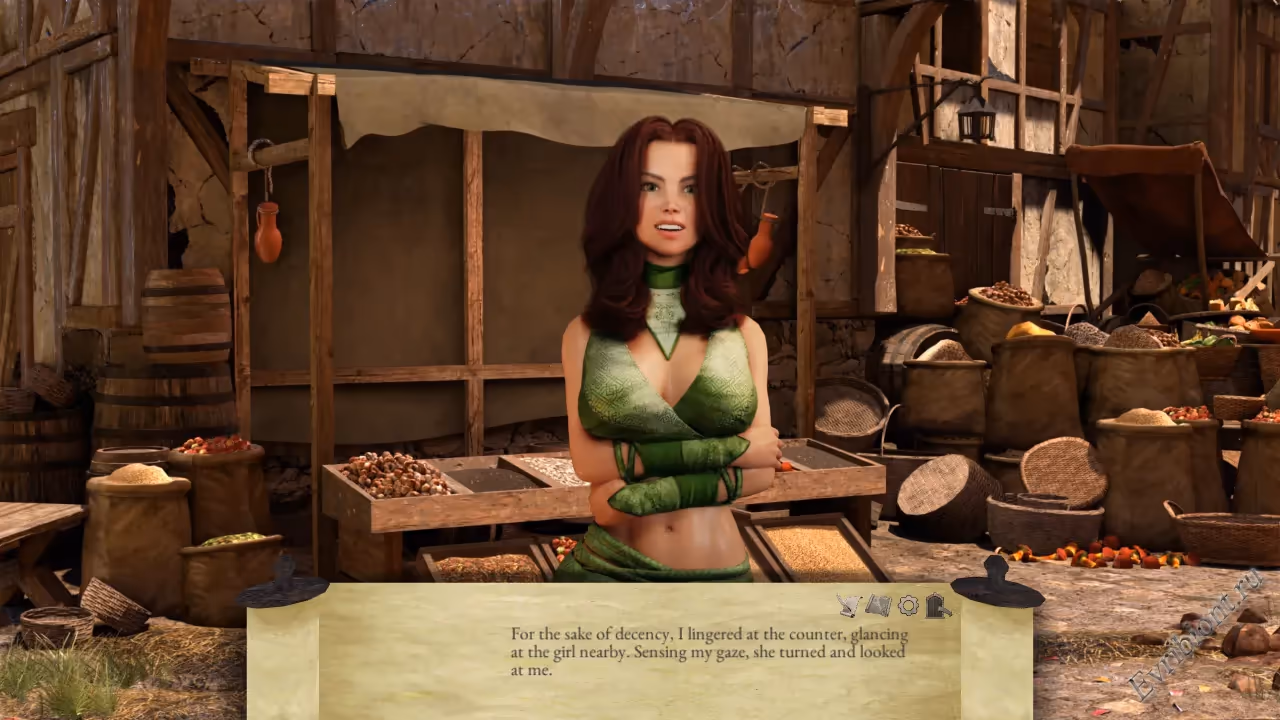Screen dimensions: 1280x720
Task: Advance the dialogue by clicking the narration text
Action: [709, 652]
